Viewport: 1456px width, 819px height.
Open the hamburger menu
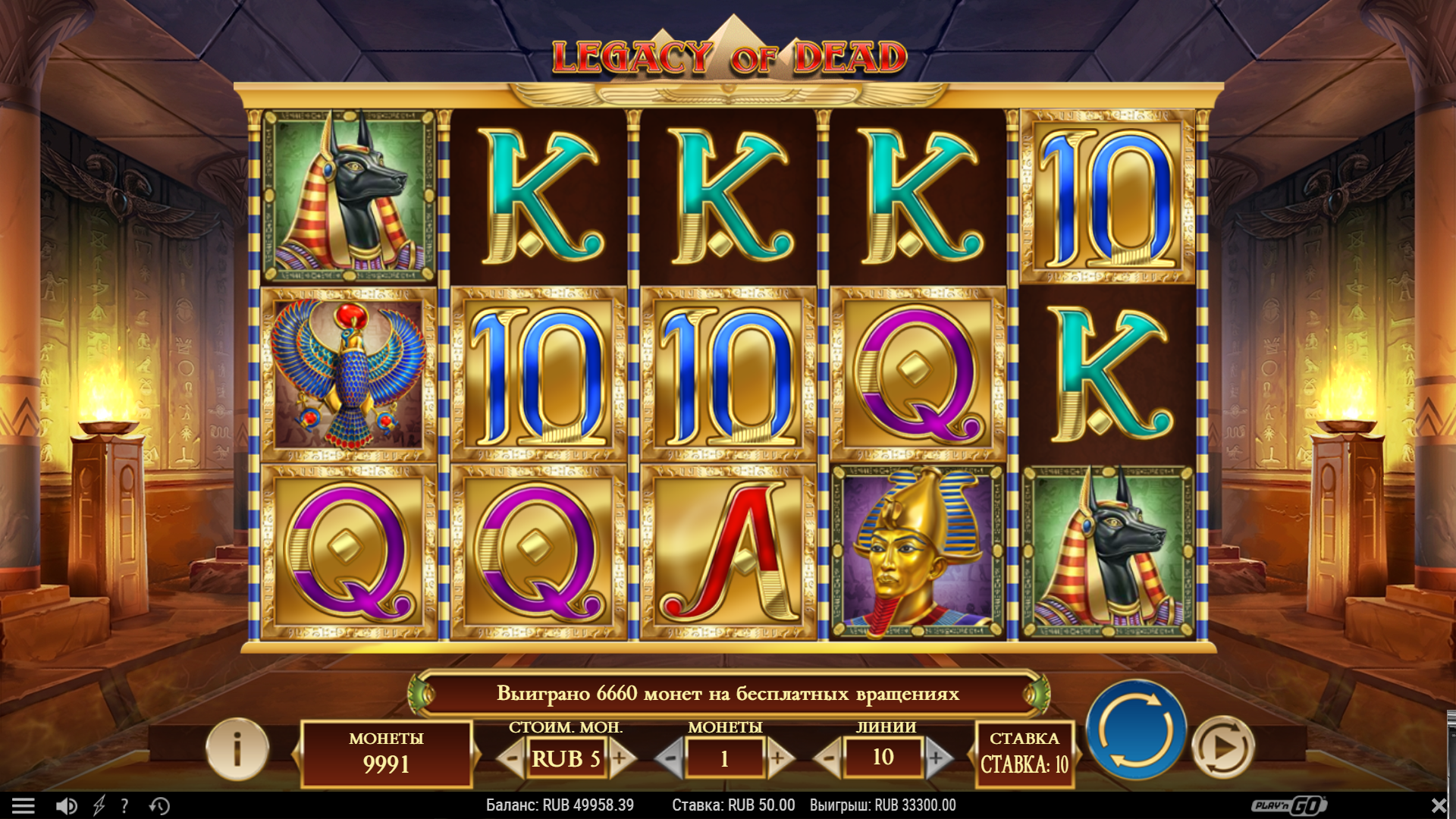point(24,805)
